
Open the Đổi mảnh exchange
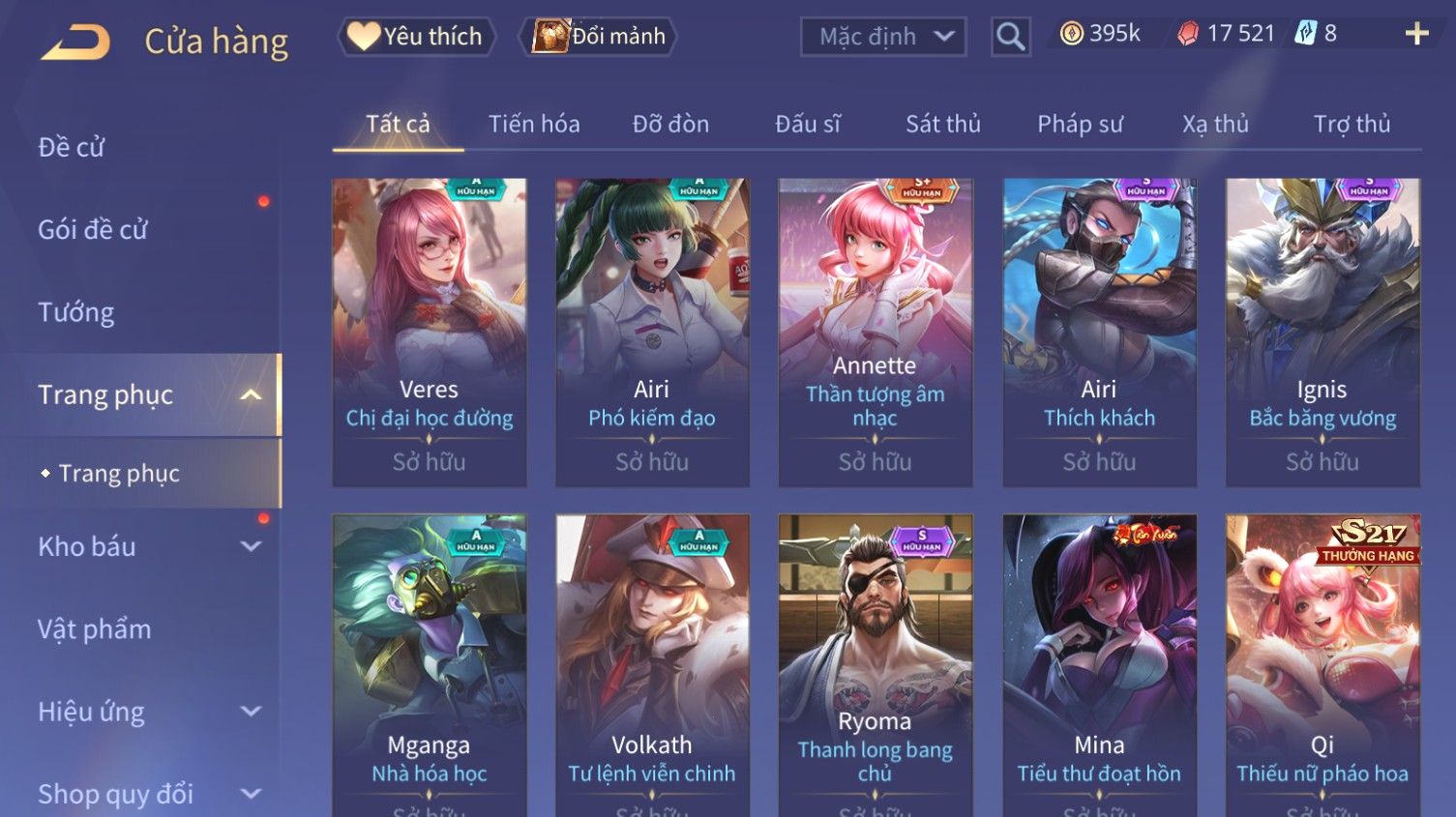[x=600, y=37]
